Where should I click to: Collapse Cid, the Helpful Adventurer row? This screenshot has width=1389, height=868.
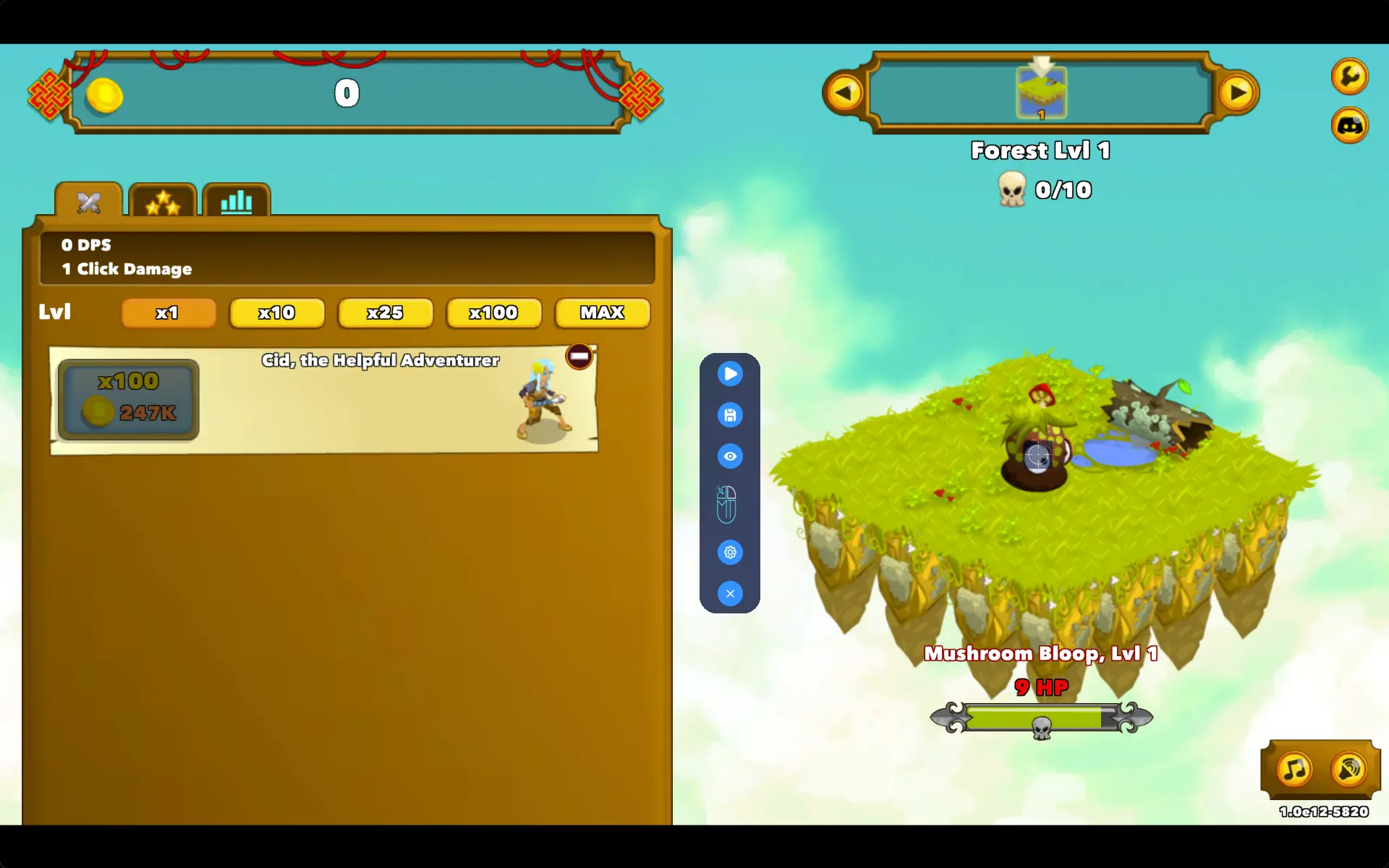click(x=579, y=356)
